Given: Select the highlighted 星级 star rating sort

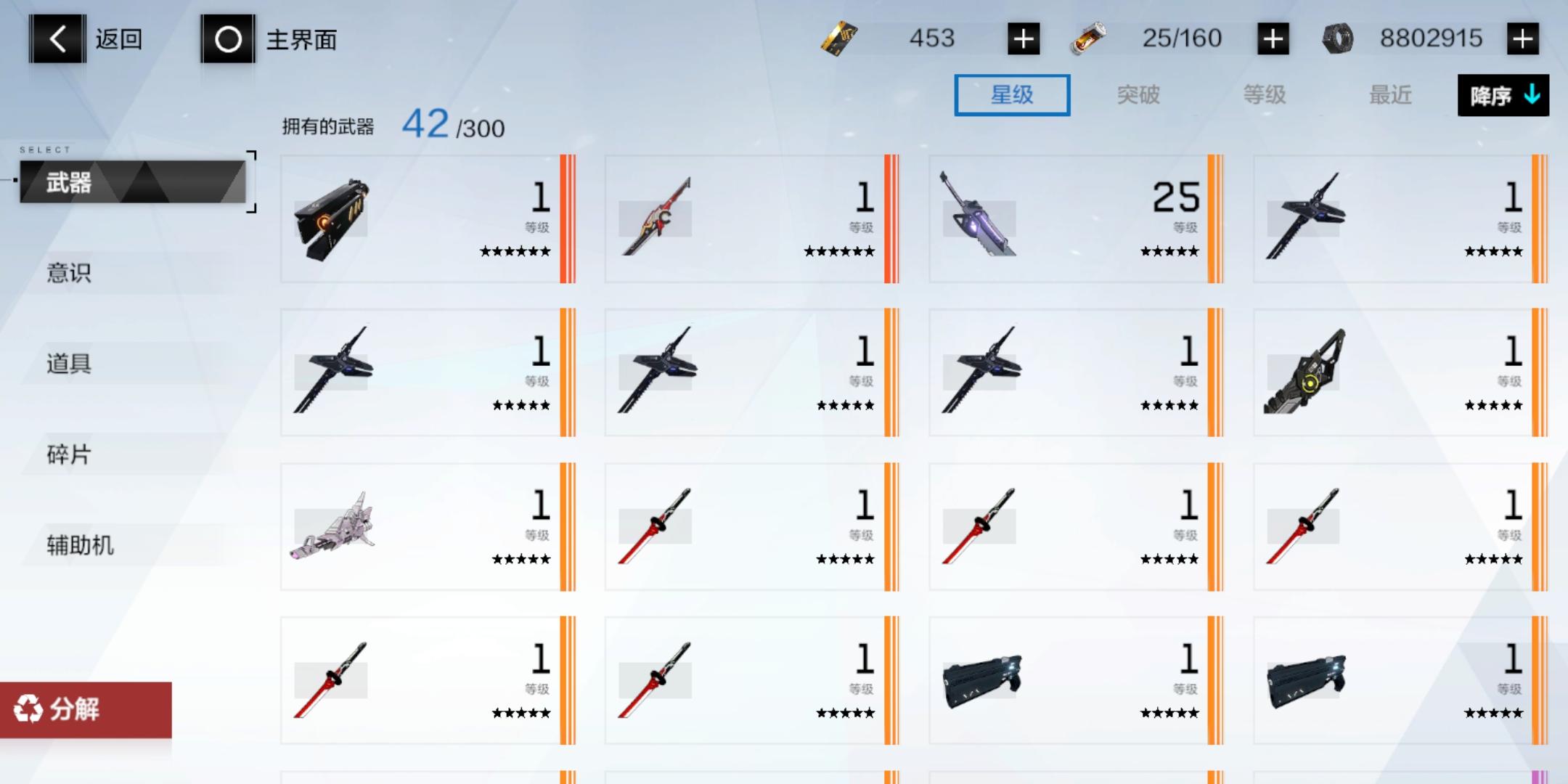Looking at the screenshot, I should coord(1012,95).
